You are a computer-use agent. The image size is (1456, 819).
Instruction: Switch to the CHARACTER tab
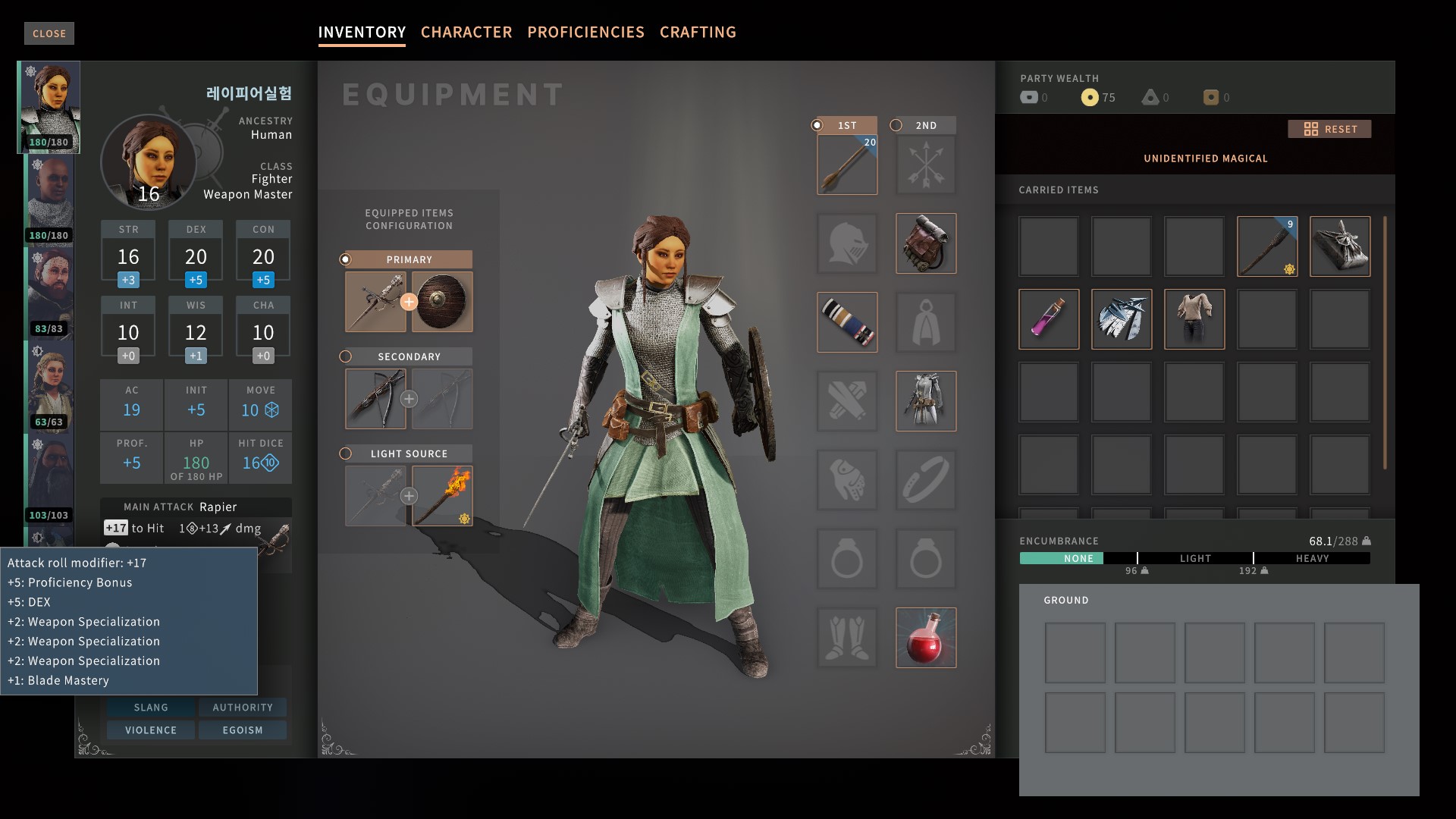tap(466, 32)
